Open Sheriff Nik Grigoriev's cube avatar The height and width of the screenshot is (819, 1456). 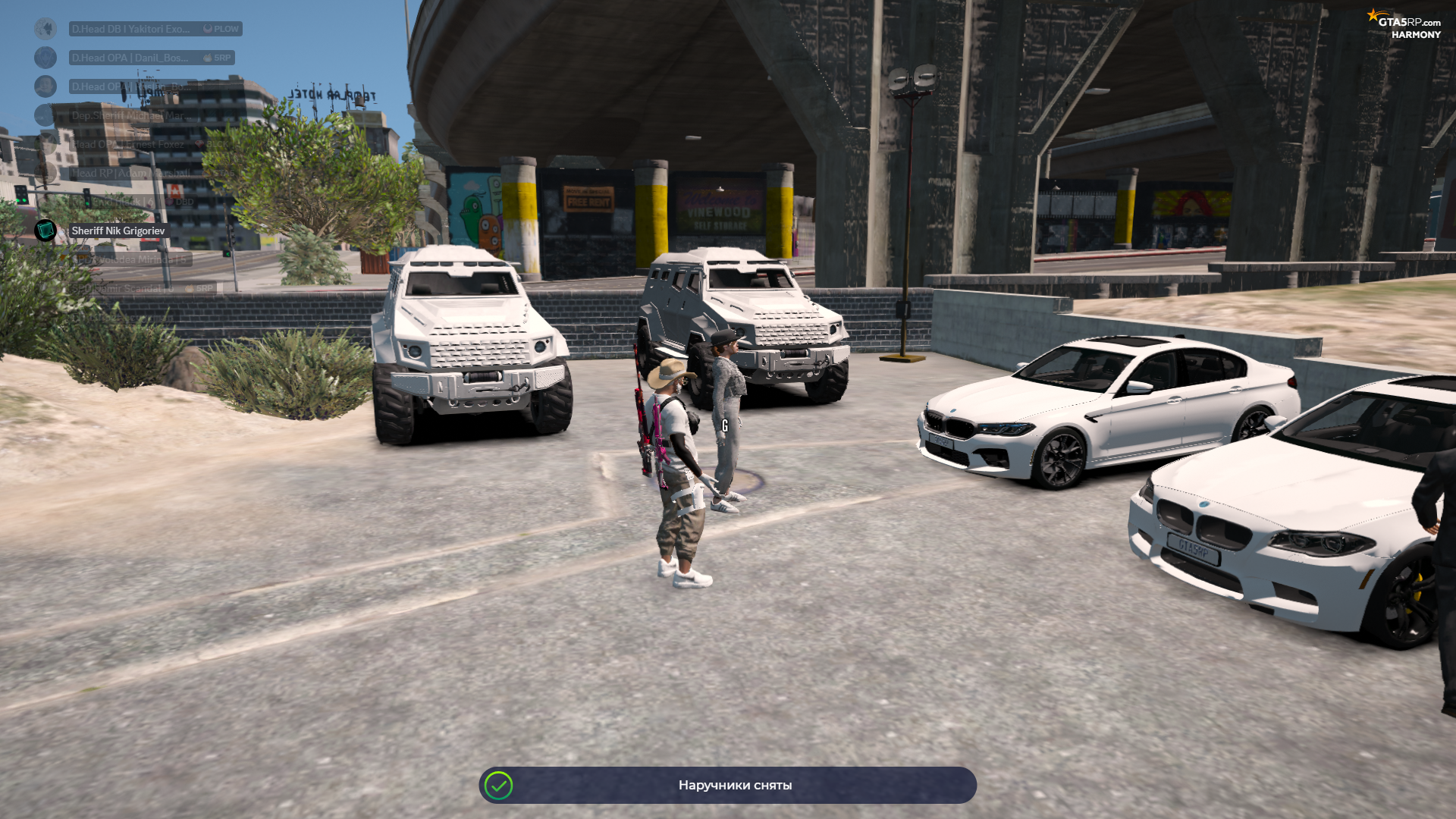point(45,231)
